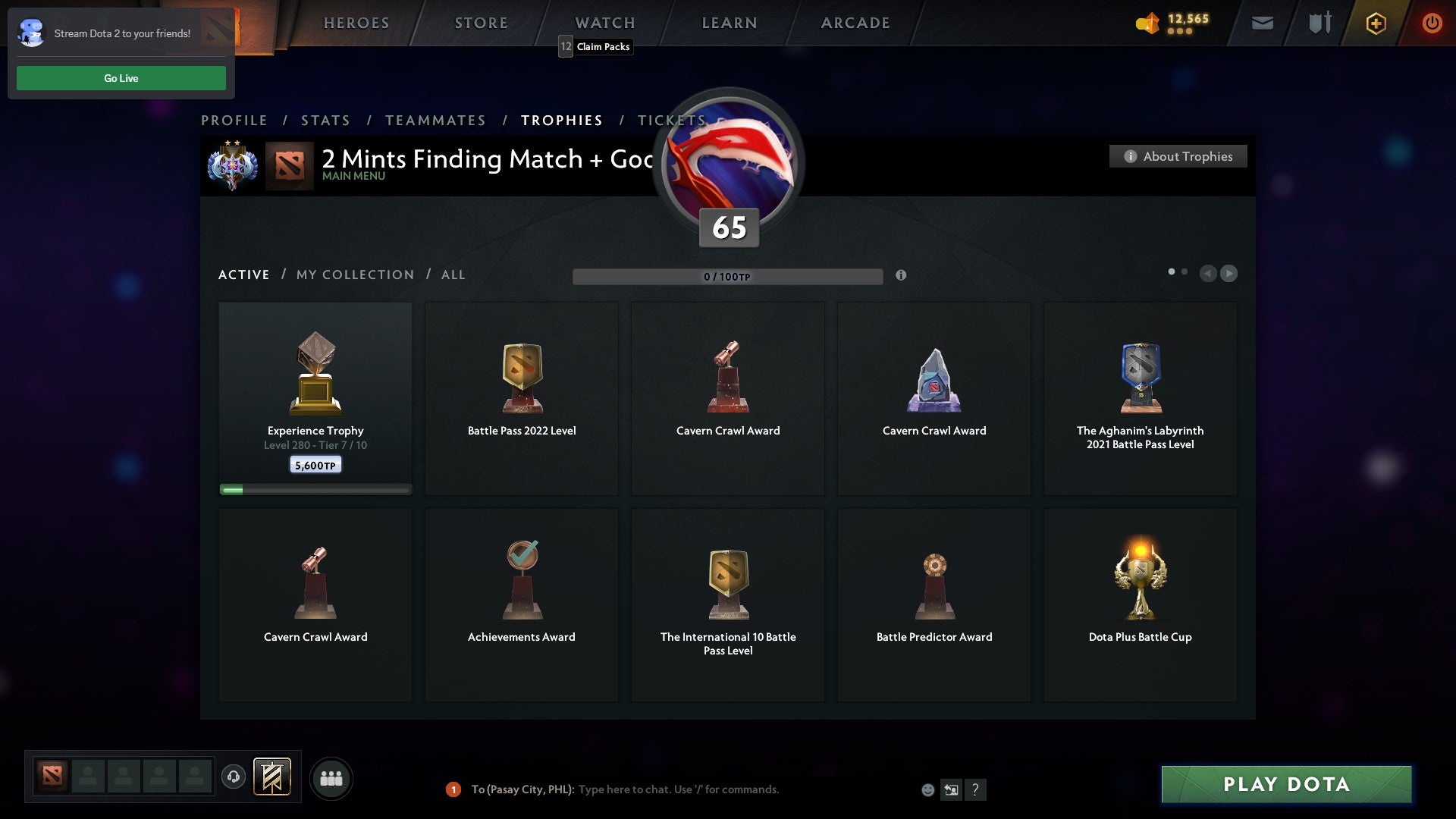This screenshot has width=1456, height=819.
Task: Click the Experience Trophy progress bar
Action: pos(315,489)
